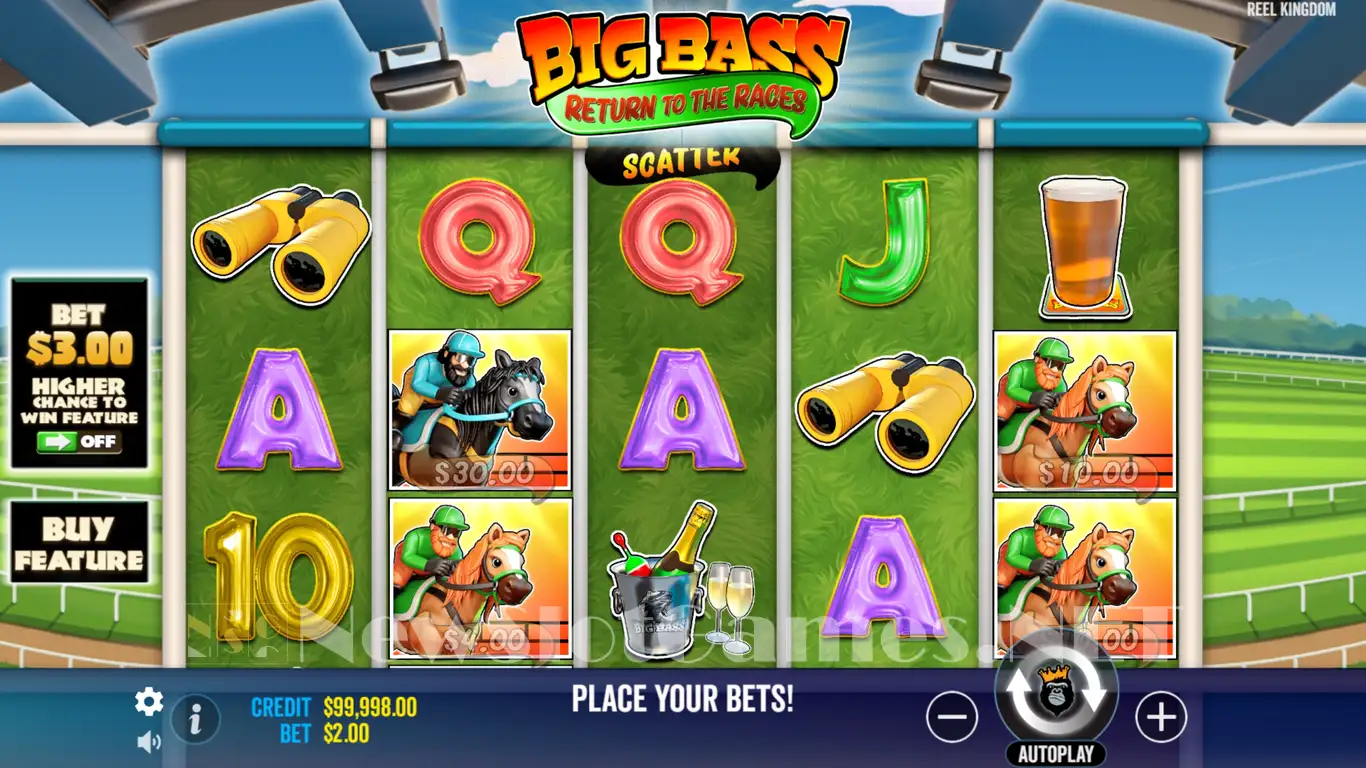Show game information with the i button

tap(196, 718)
